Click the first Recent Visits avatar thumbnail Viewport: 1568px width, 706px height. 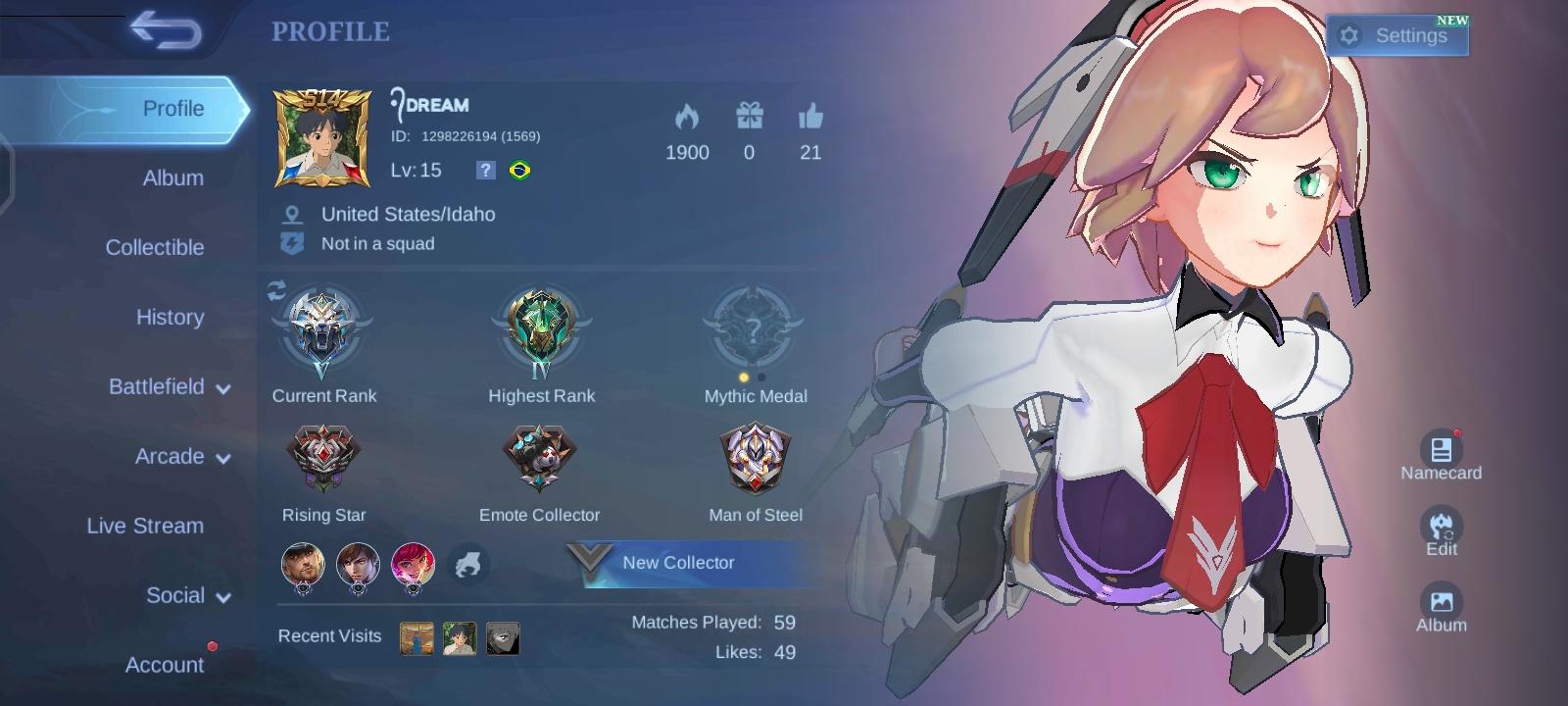pyautogui.click(x=416, y=637)
